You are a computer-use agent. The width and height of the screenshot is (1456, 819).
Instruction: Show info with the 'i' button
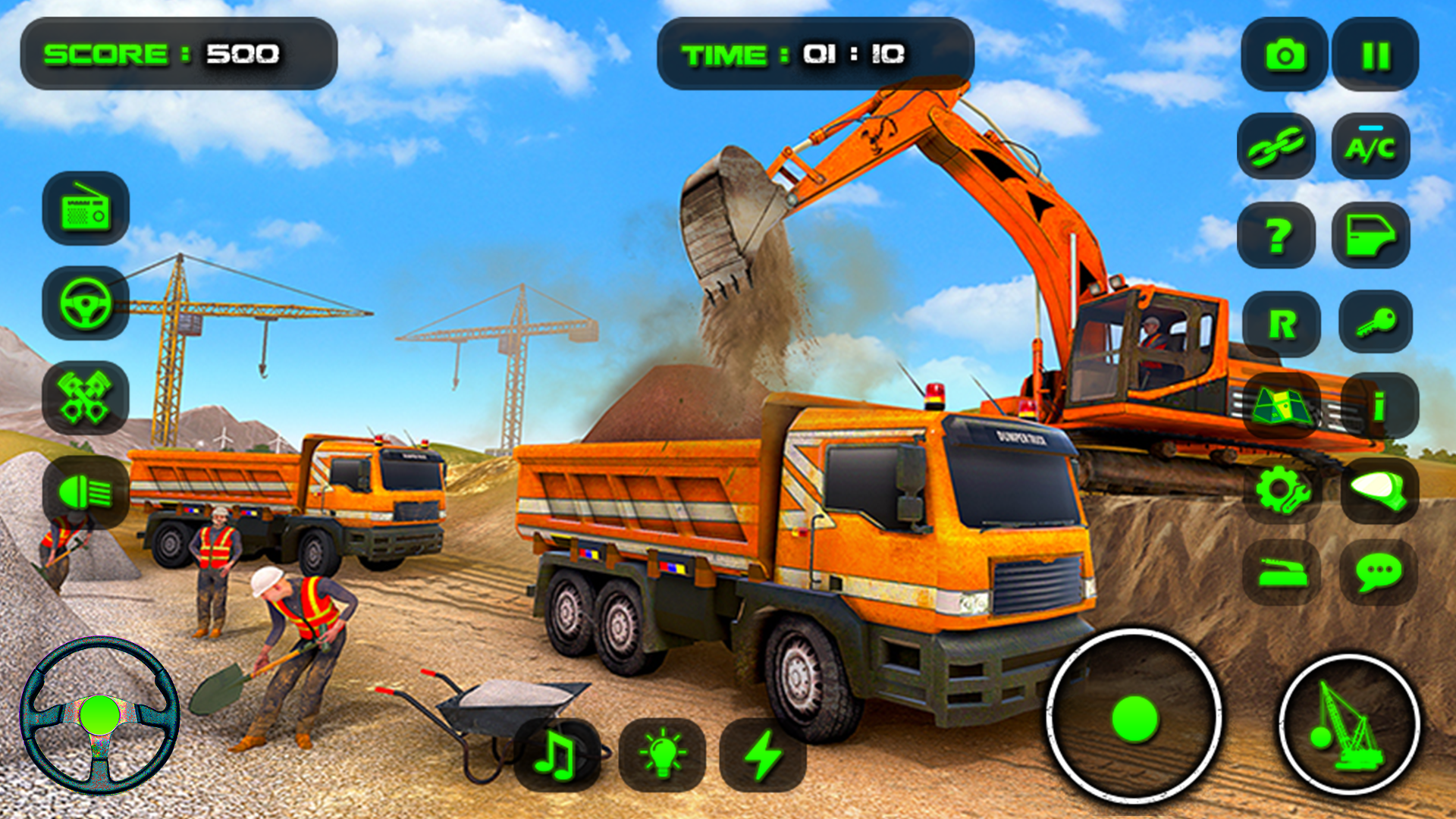[1379, 406]
